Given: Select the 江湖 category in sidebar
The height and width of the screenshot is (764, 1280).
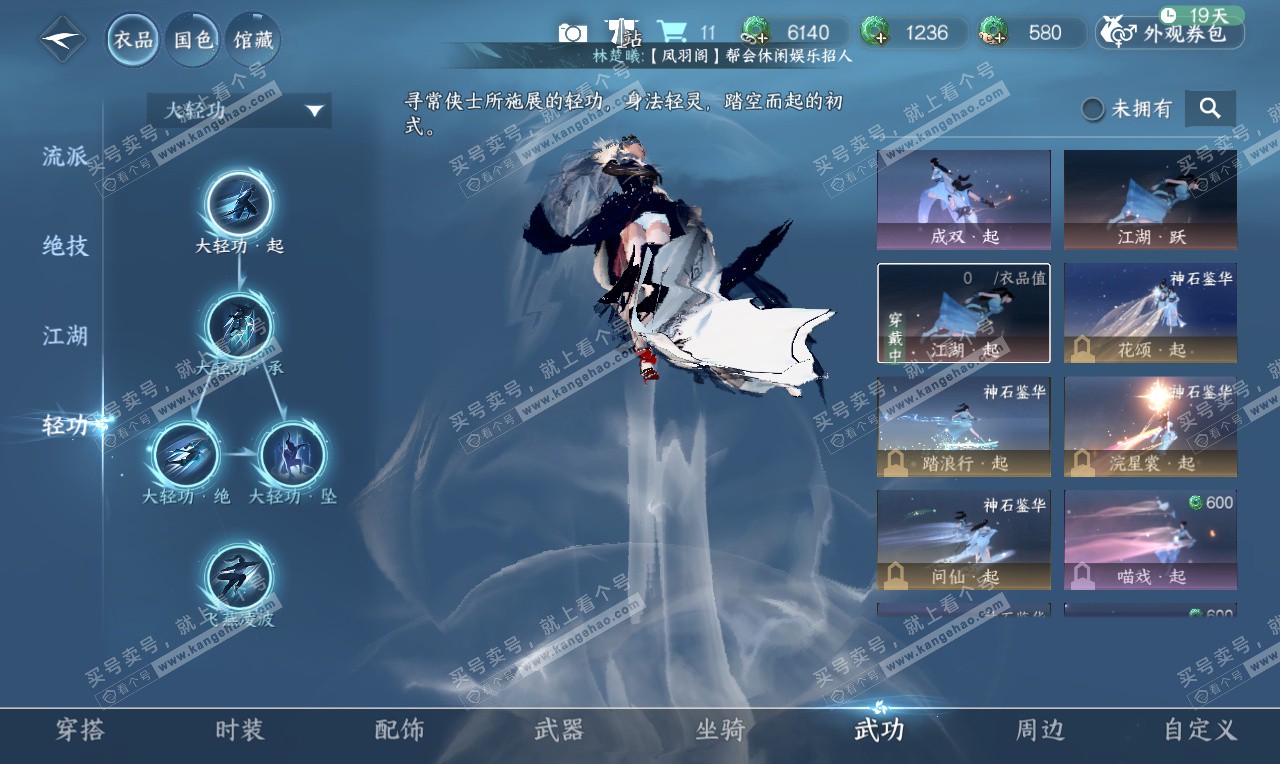Looking at the screenshot, I should coord(65,336).
